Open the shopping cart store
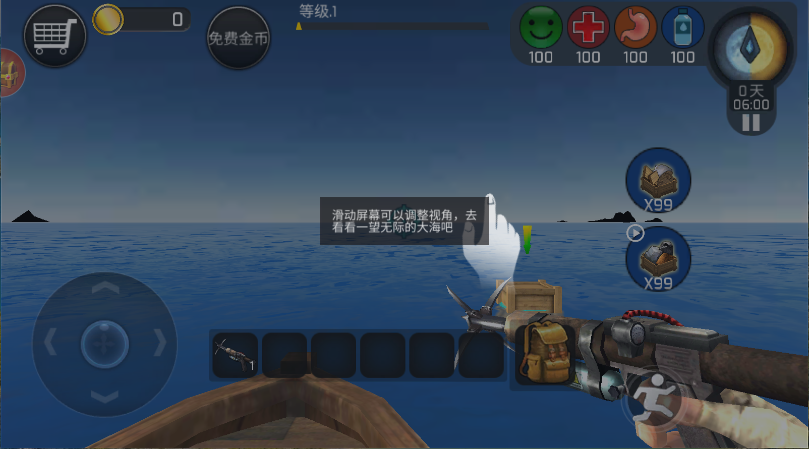Screen dimensions: 809x449 pos(55,37)
